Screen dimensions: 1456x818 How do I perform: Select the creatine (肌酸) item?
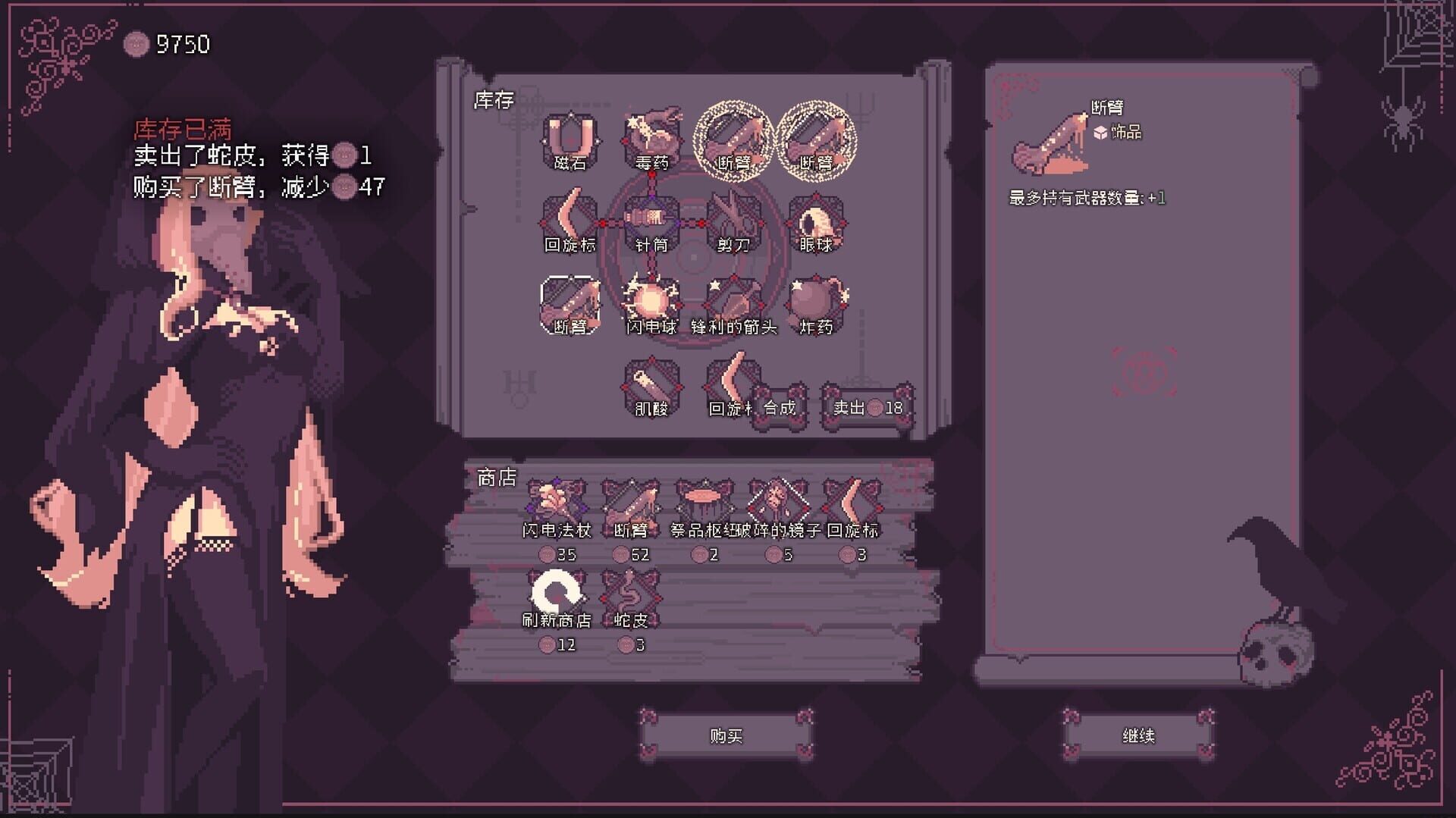click(x=651, y=383)
